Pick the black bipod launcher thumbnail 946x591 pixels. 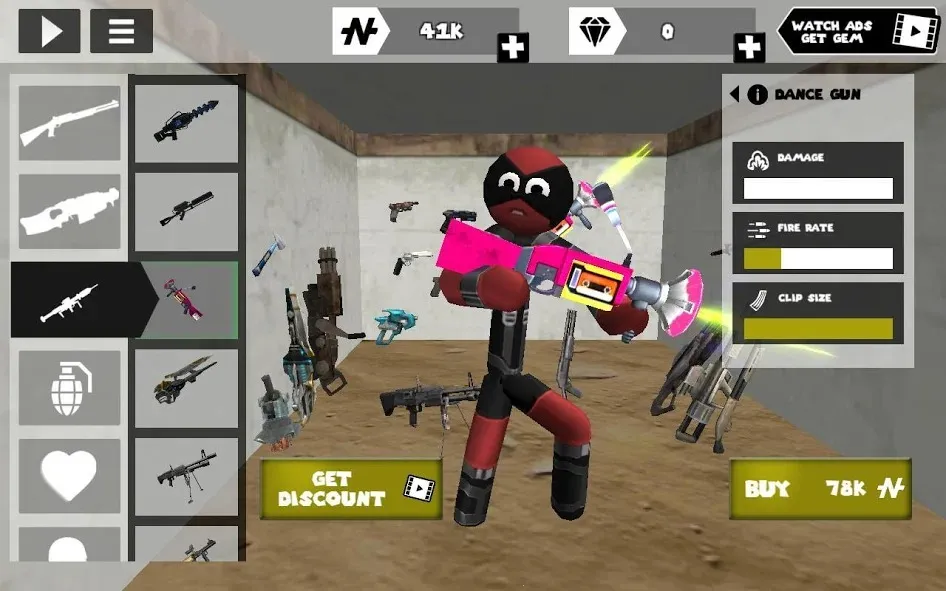coord(186,475)
